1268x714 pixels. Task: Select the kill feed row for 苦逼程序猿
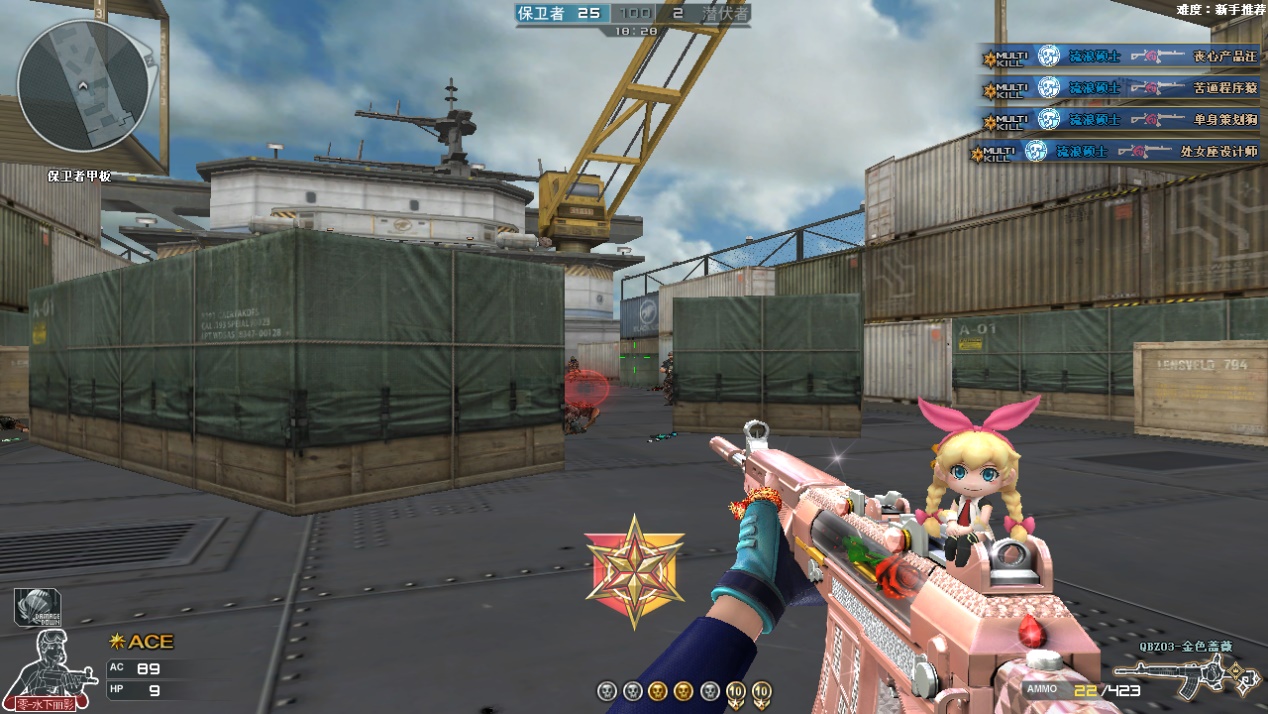pyautogui.click(x=1120, y=89)
